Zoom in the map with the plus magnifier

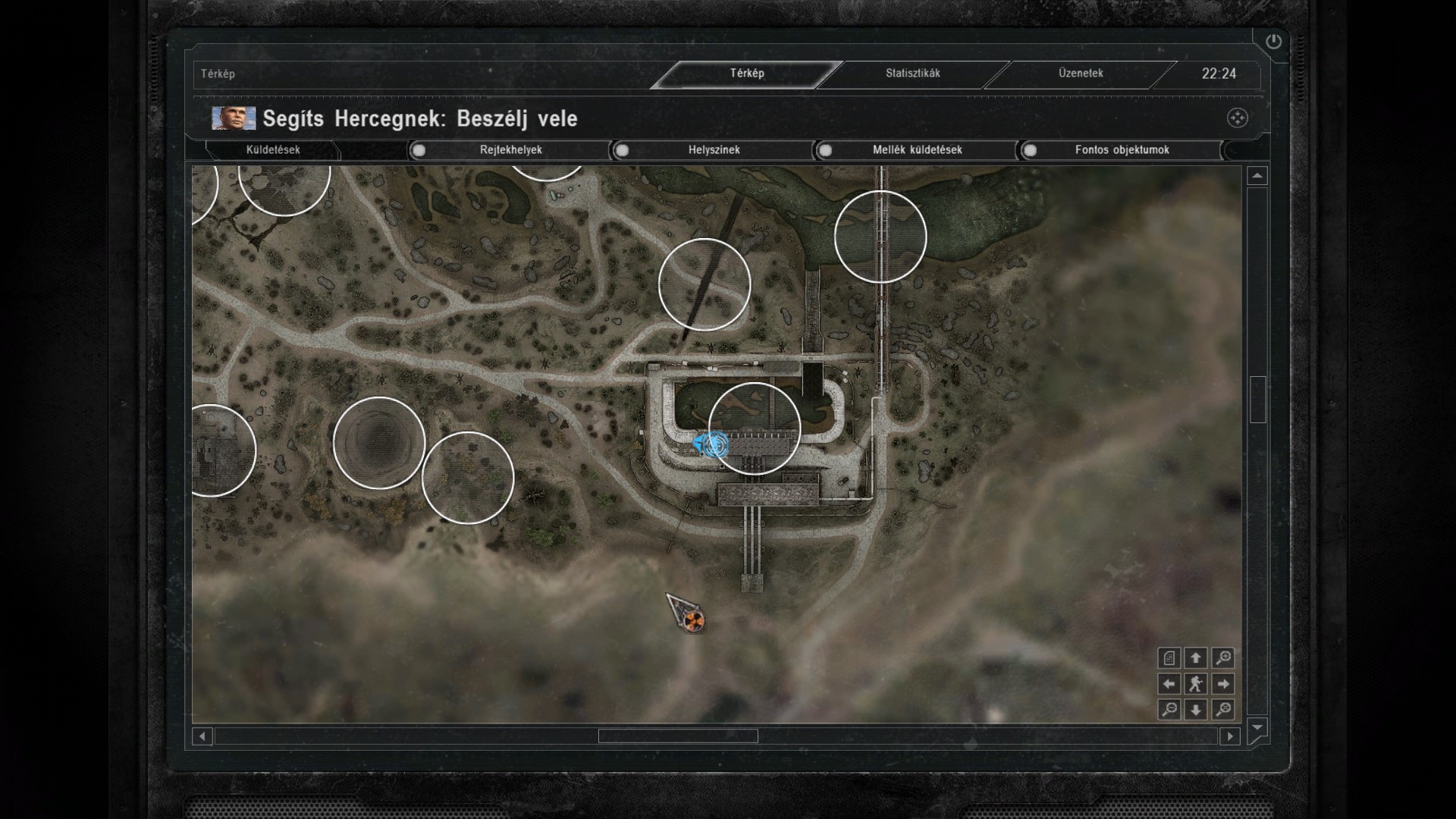[1222, 658]
